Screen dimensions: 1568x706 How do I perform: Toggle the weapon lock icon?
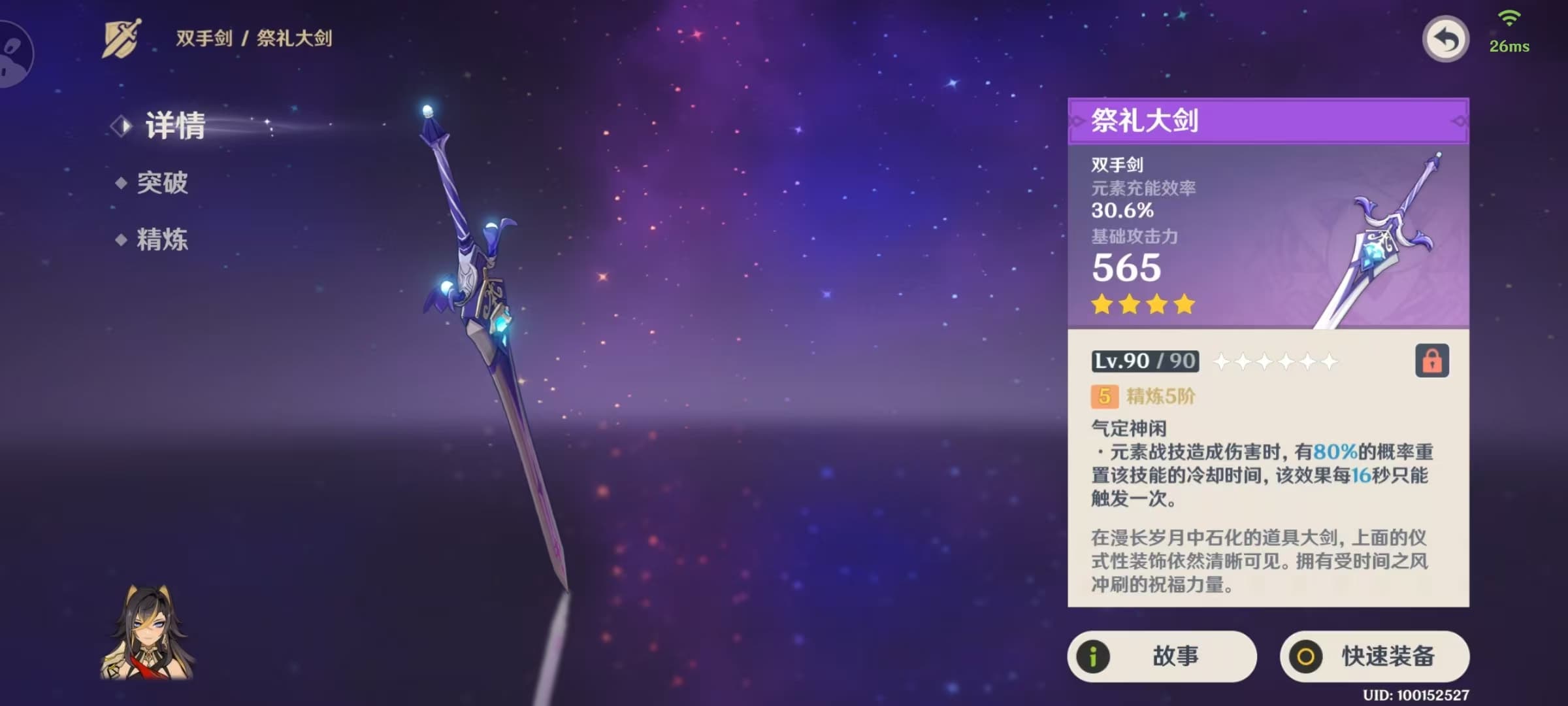(x=1431, y=361)
